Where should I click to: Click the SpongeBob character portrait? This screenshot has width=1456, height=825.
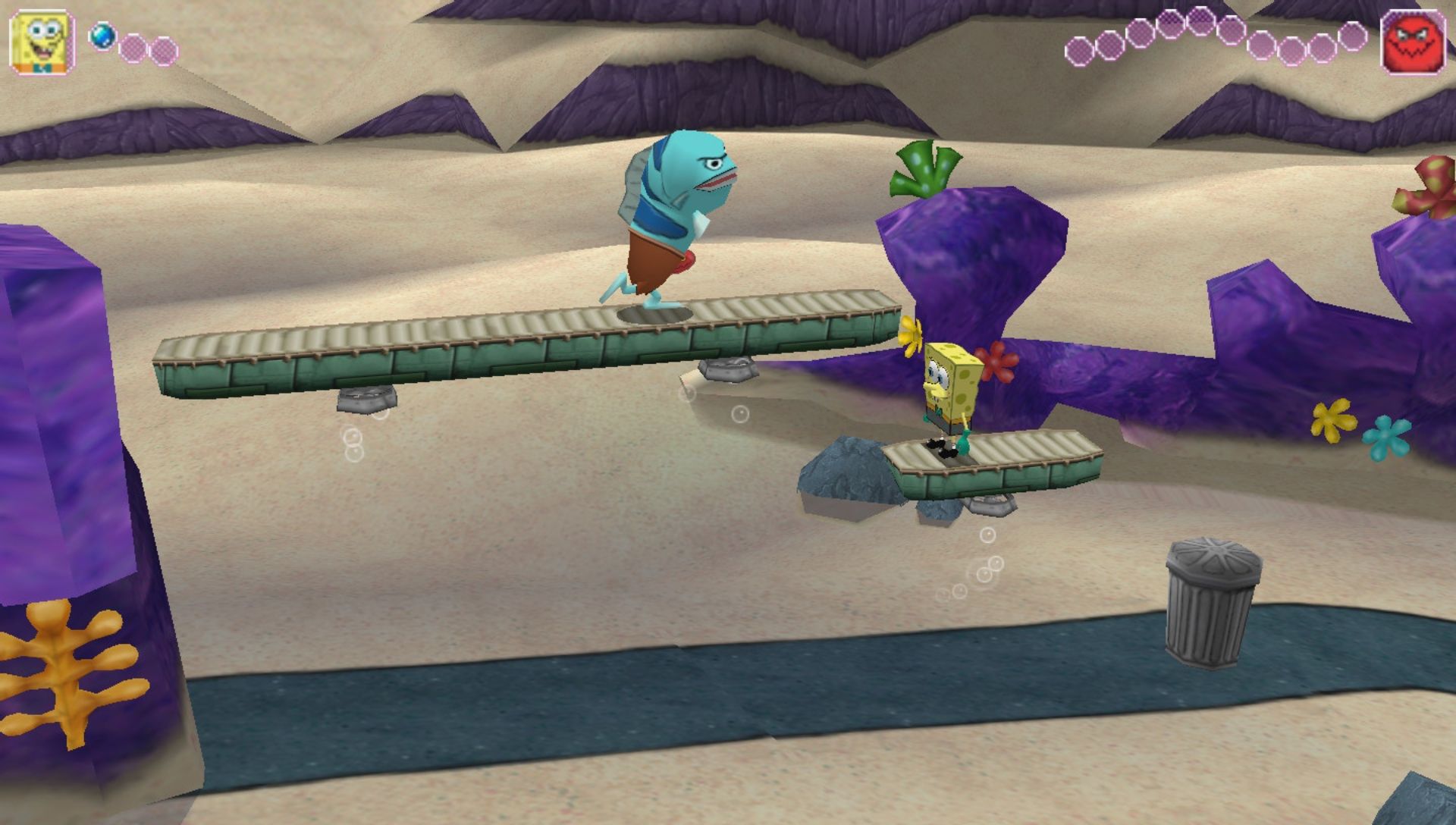(x=42, y=42)
